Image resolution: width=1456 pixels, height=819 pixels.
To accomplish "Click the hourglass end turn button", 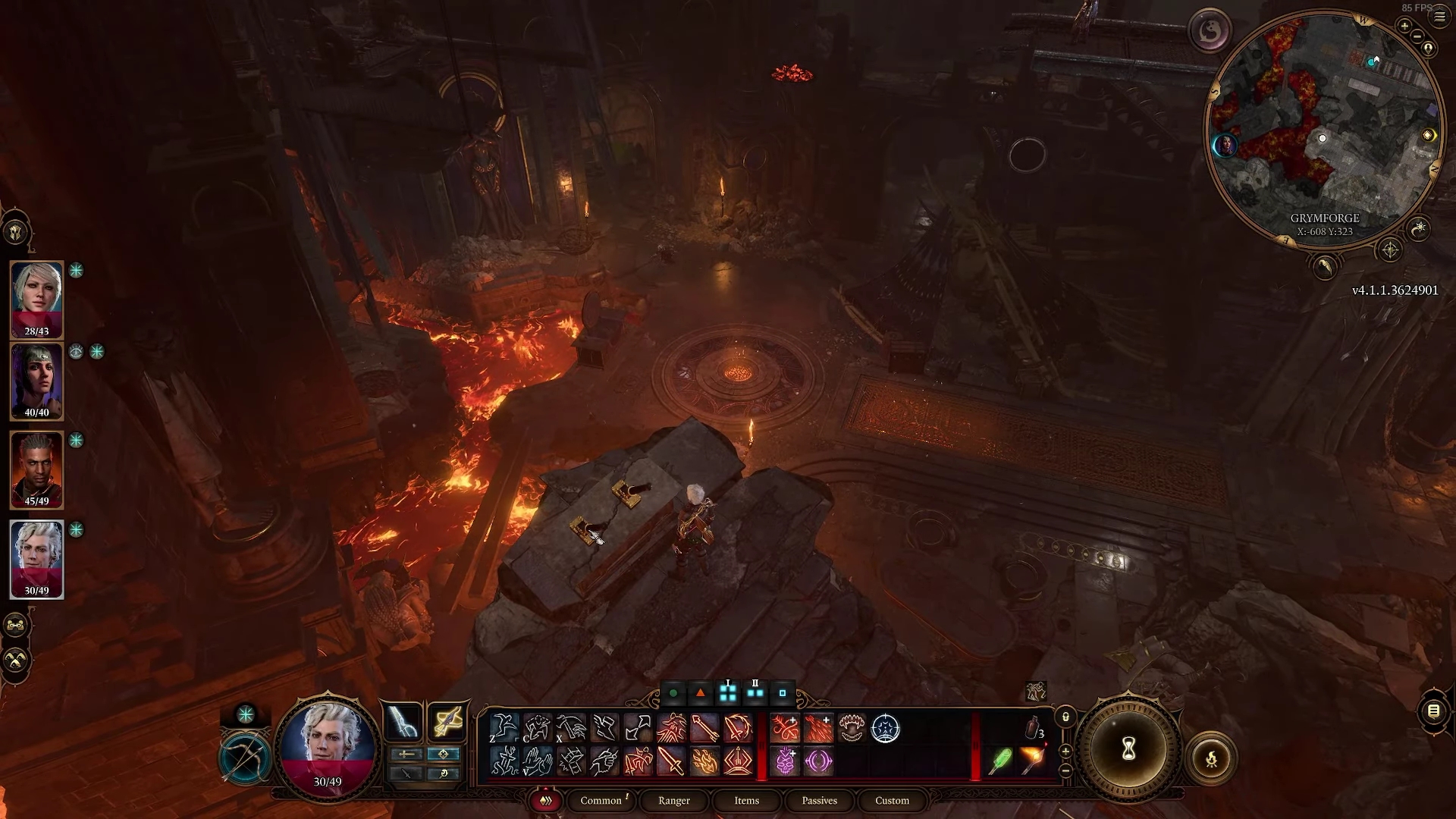I will tap(1128, 750).
